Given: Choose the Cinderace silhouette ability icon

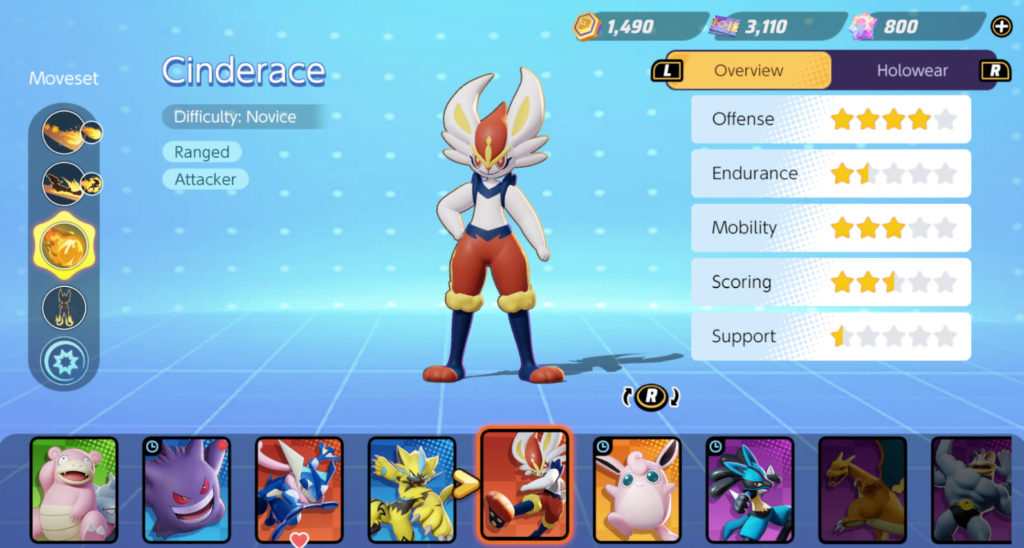Looking at the screenshot, I should pos(64,307).
